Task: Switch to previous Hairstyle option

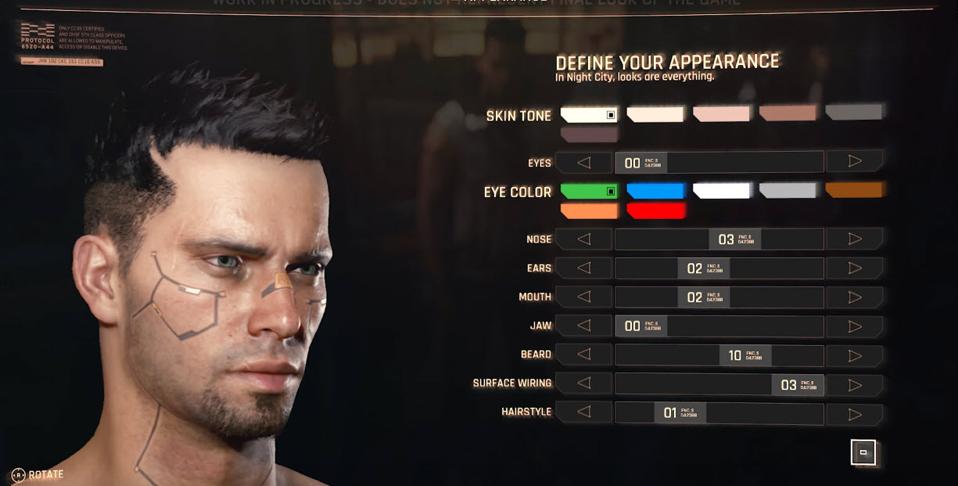Action: pos(584,413)
